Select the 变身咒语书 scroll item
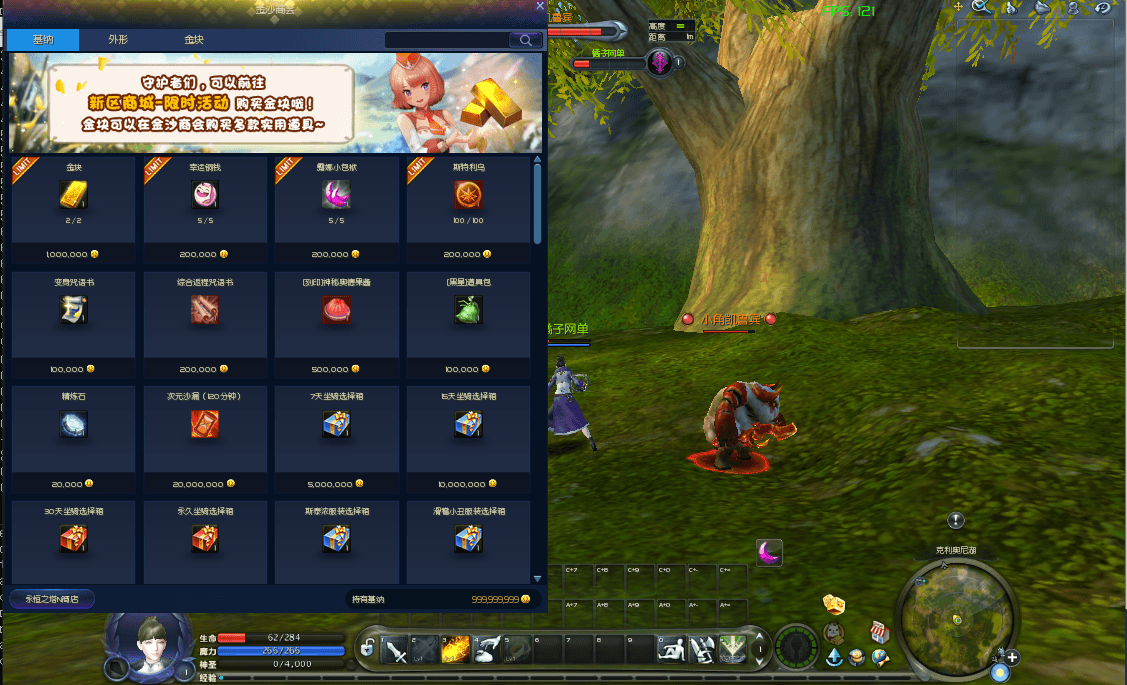 point(74,311)
